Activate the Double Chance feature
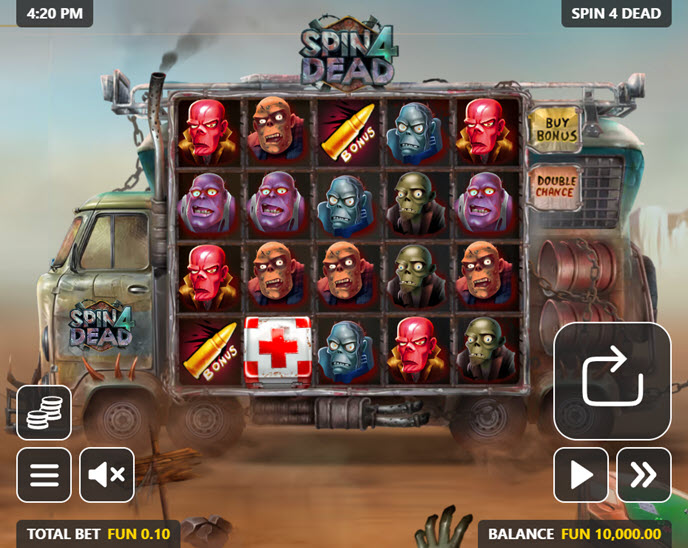 point(555,186)
